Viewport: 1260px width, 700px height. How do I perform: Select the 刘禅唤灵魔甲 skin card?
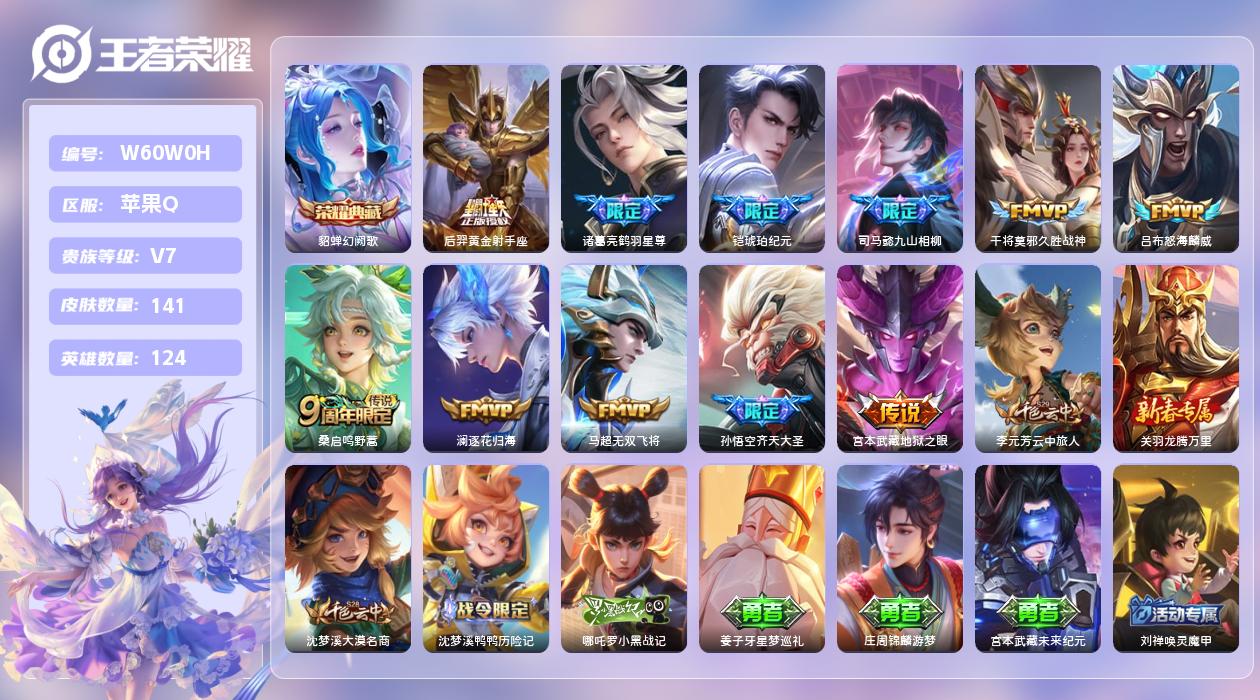pos(1176,558)
